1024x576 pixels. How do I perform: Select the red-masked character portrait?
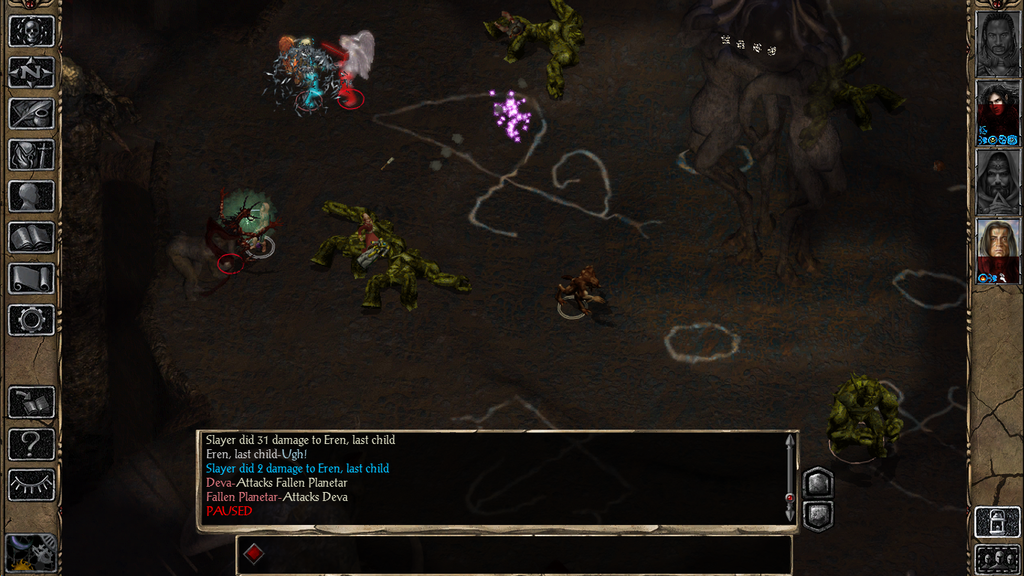click(997, 111)
